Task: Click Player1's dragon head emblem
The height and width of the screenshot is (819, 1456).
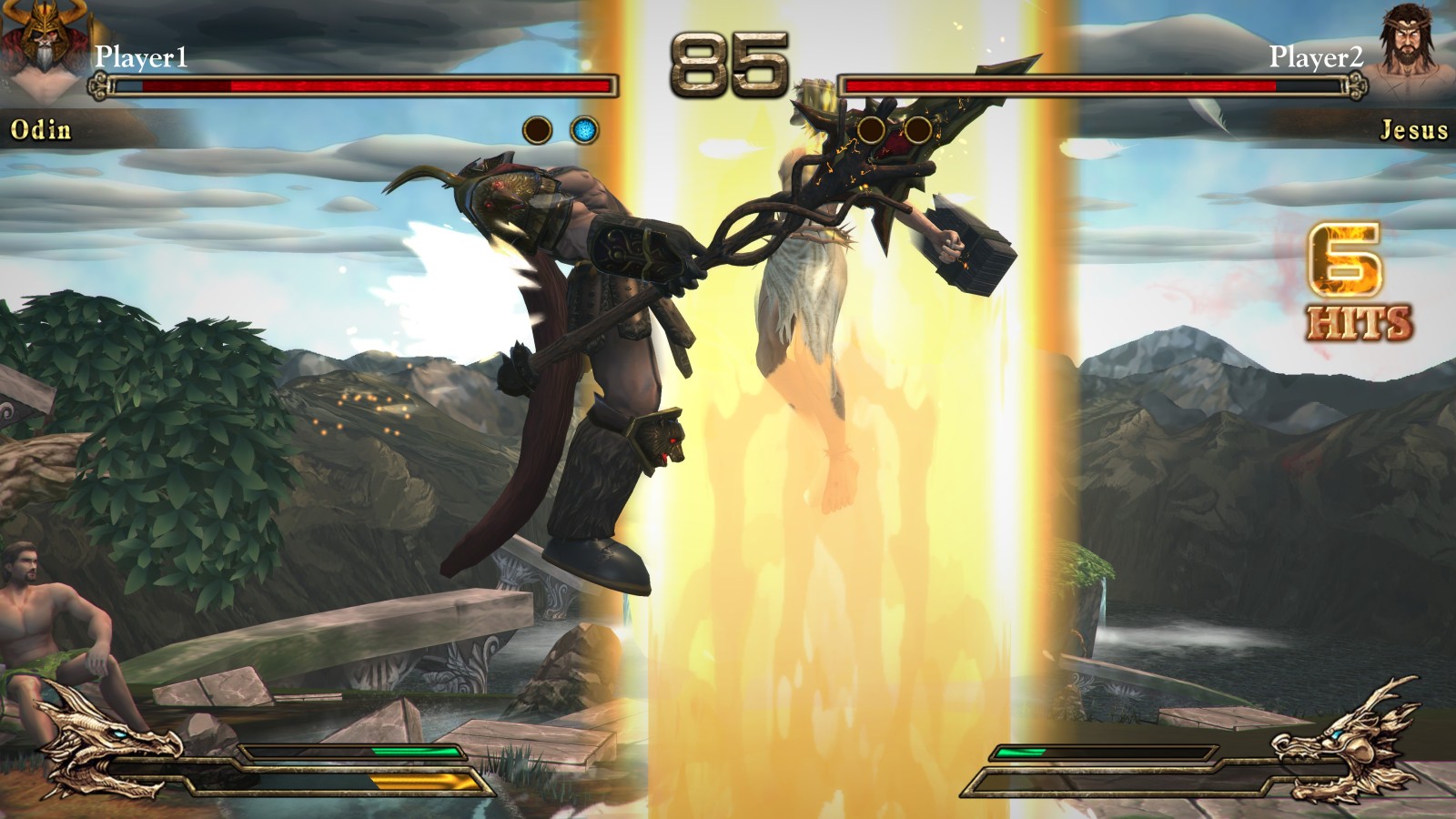Action: click(106, 742)
